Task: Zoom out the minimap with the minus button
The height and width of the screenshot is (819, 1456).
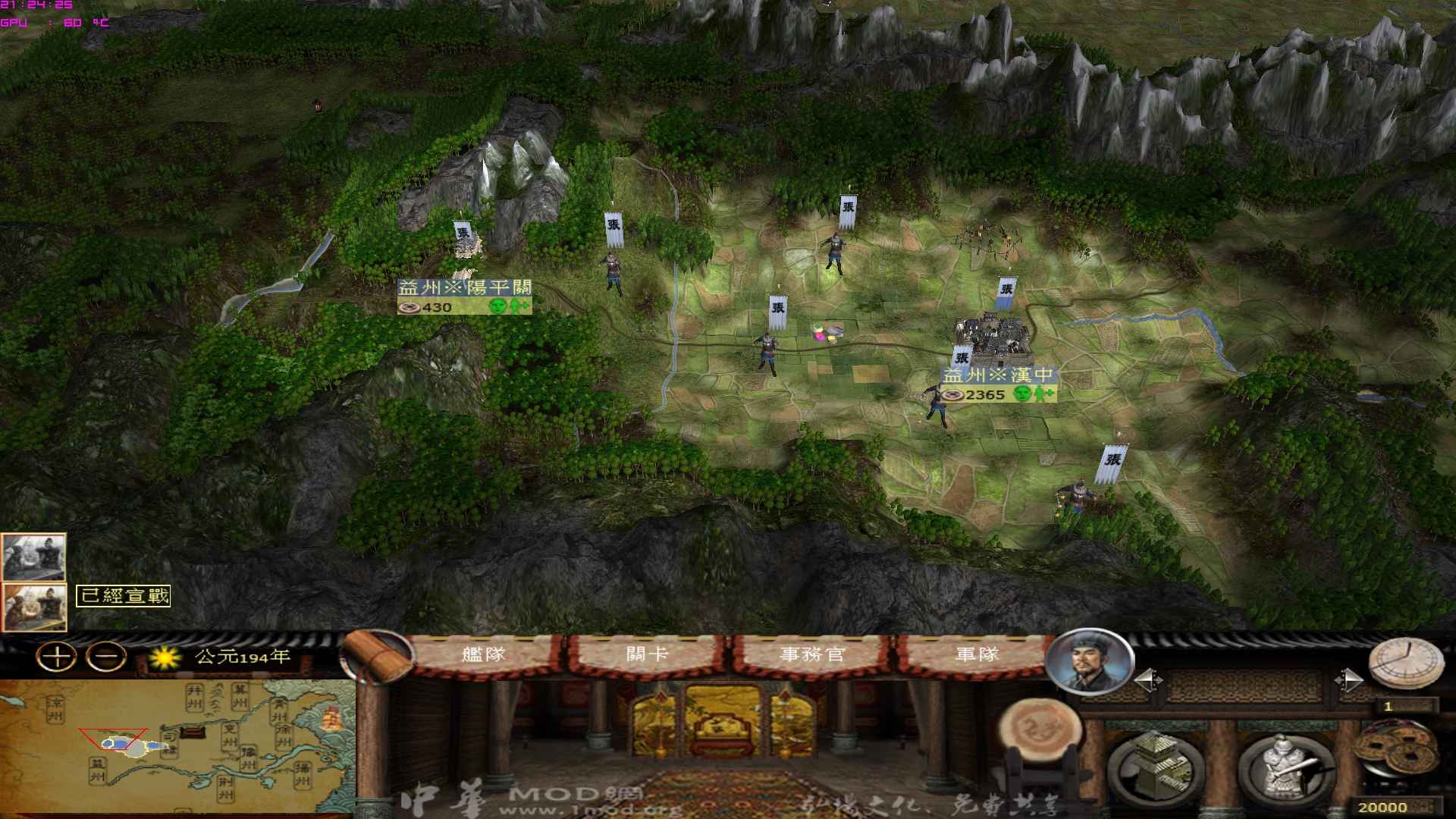Action: [x=105, y=655]
